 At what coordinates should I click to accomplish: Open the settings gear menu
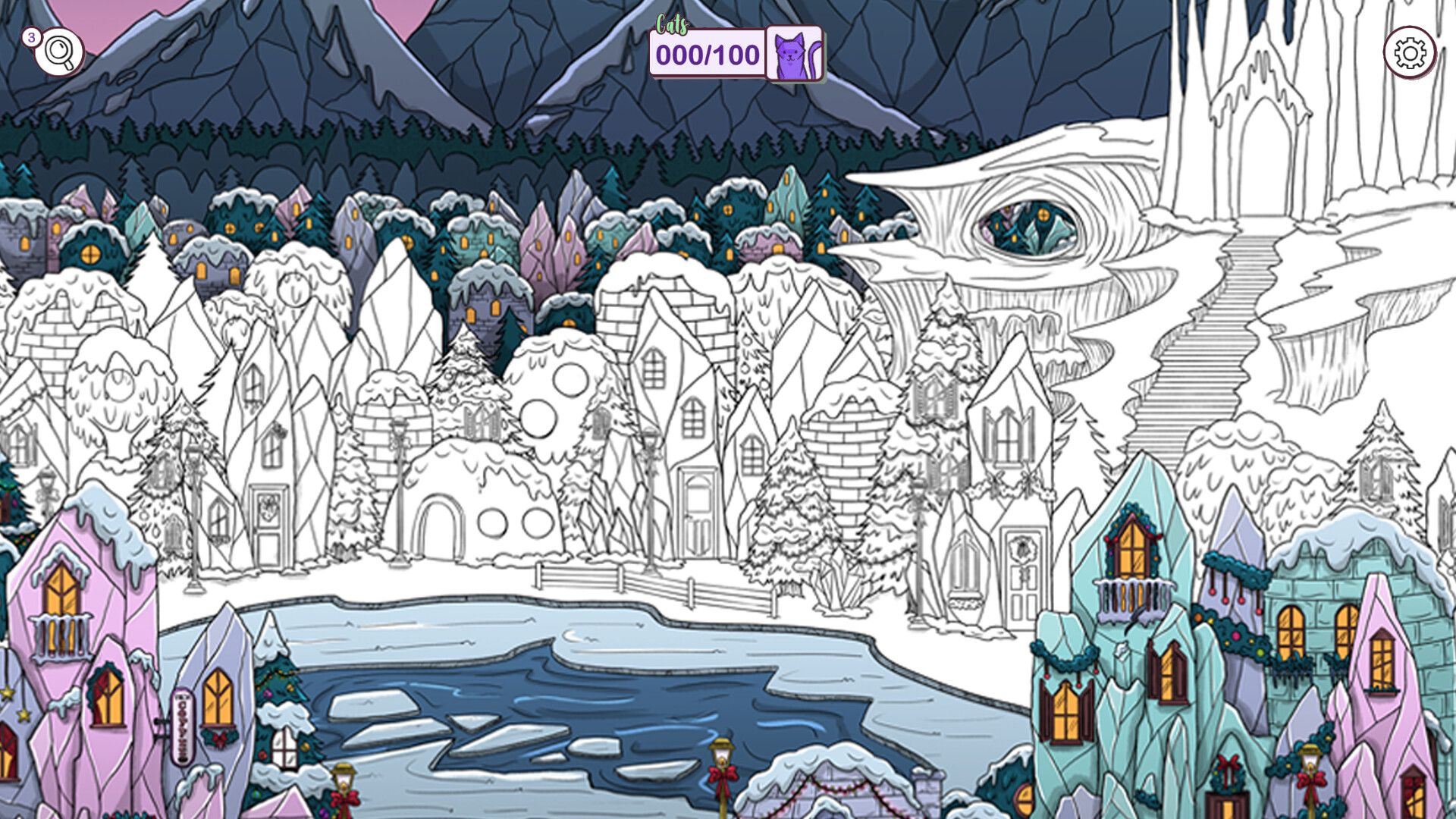pyautogui.click(x=1409, y=52)
